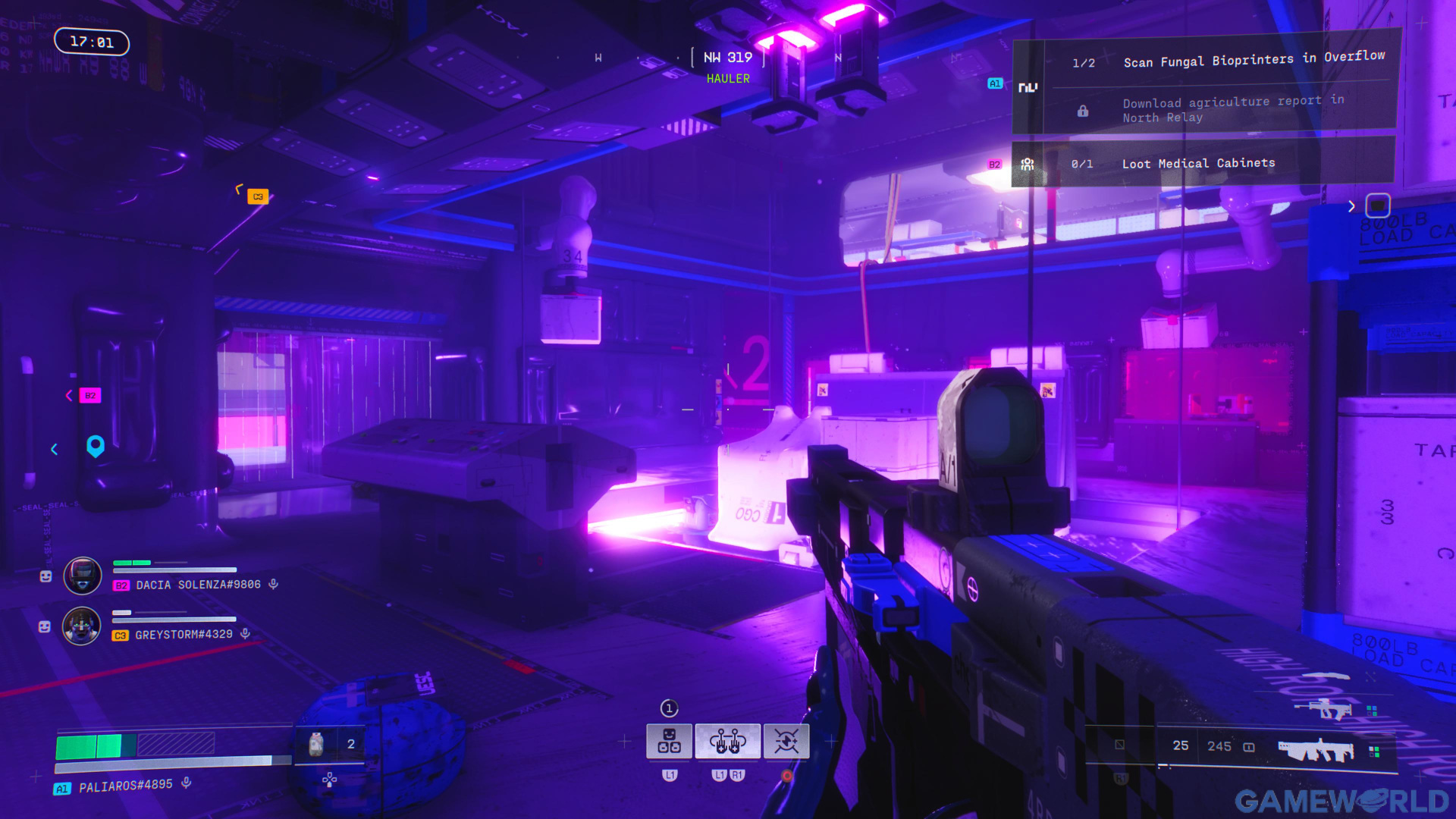The image size is (1456, 819).
Task: Select the equipped heavy rifle weapon slot
Action: pyautogui.click(x=1316, y=750)
